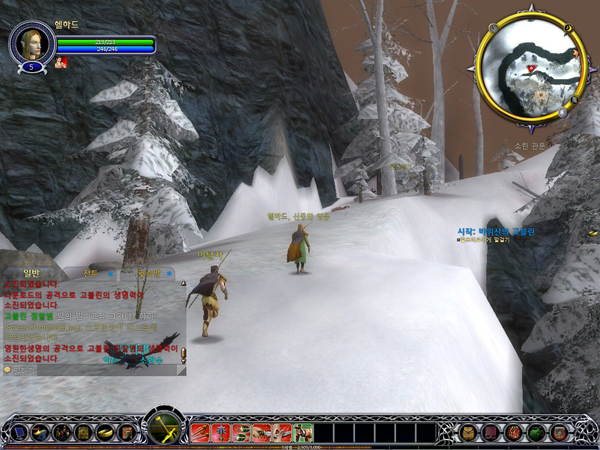This screenshot has height=450, width=600.
Task: Click the rightmost menu icon on bottom bar
Action: coord(559,432)
